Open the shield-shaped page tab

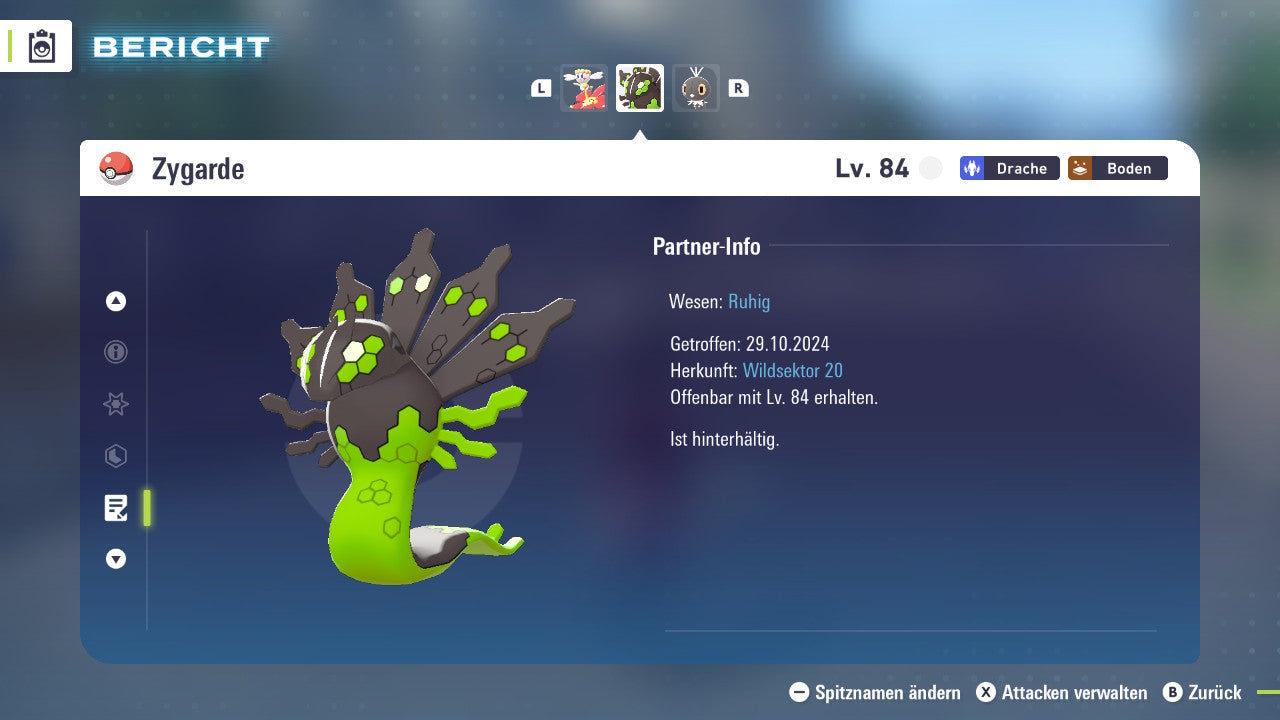pos(116,456)
